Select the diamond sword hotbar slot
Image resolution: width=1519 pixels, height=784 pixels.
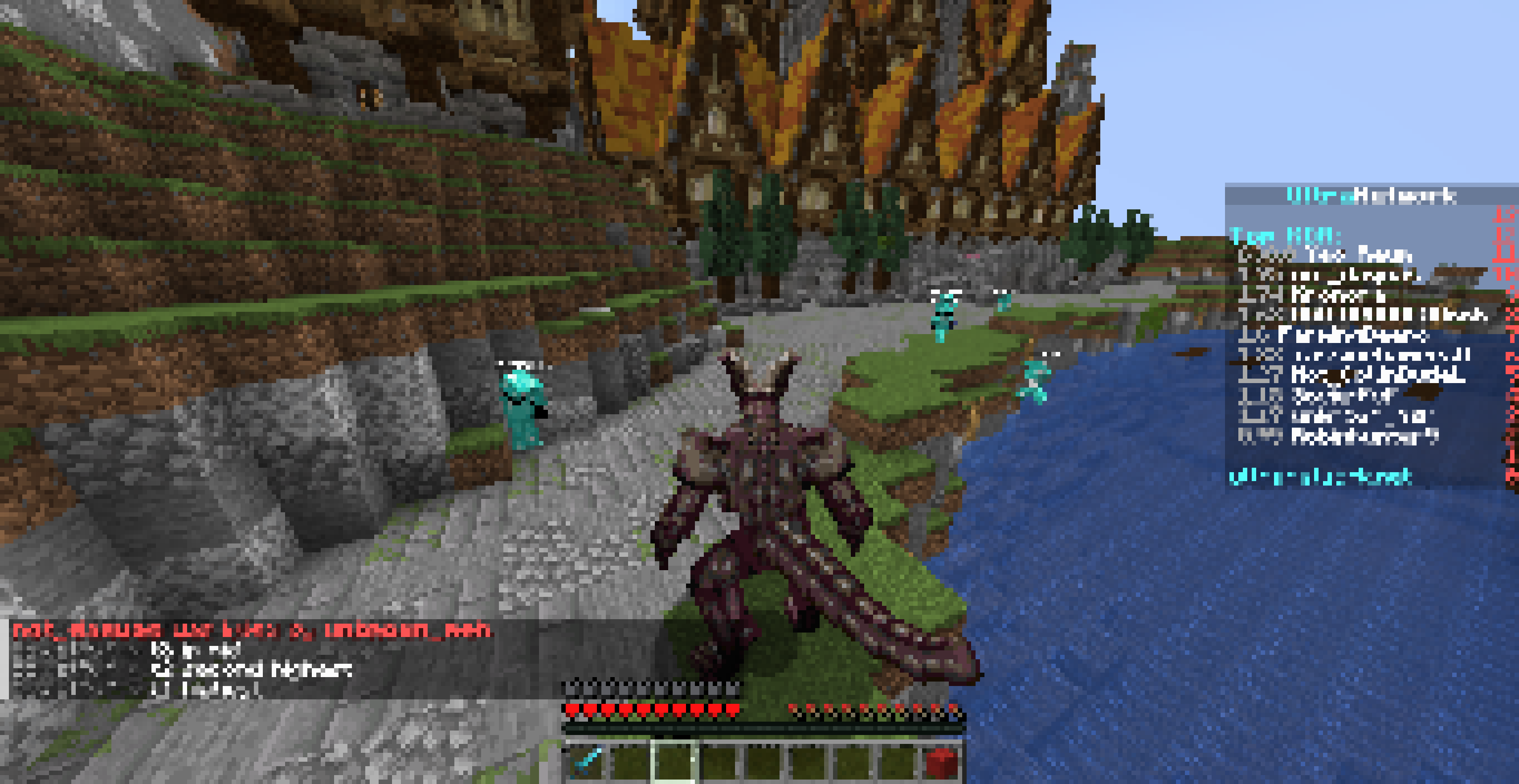point(587,762)
